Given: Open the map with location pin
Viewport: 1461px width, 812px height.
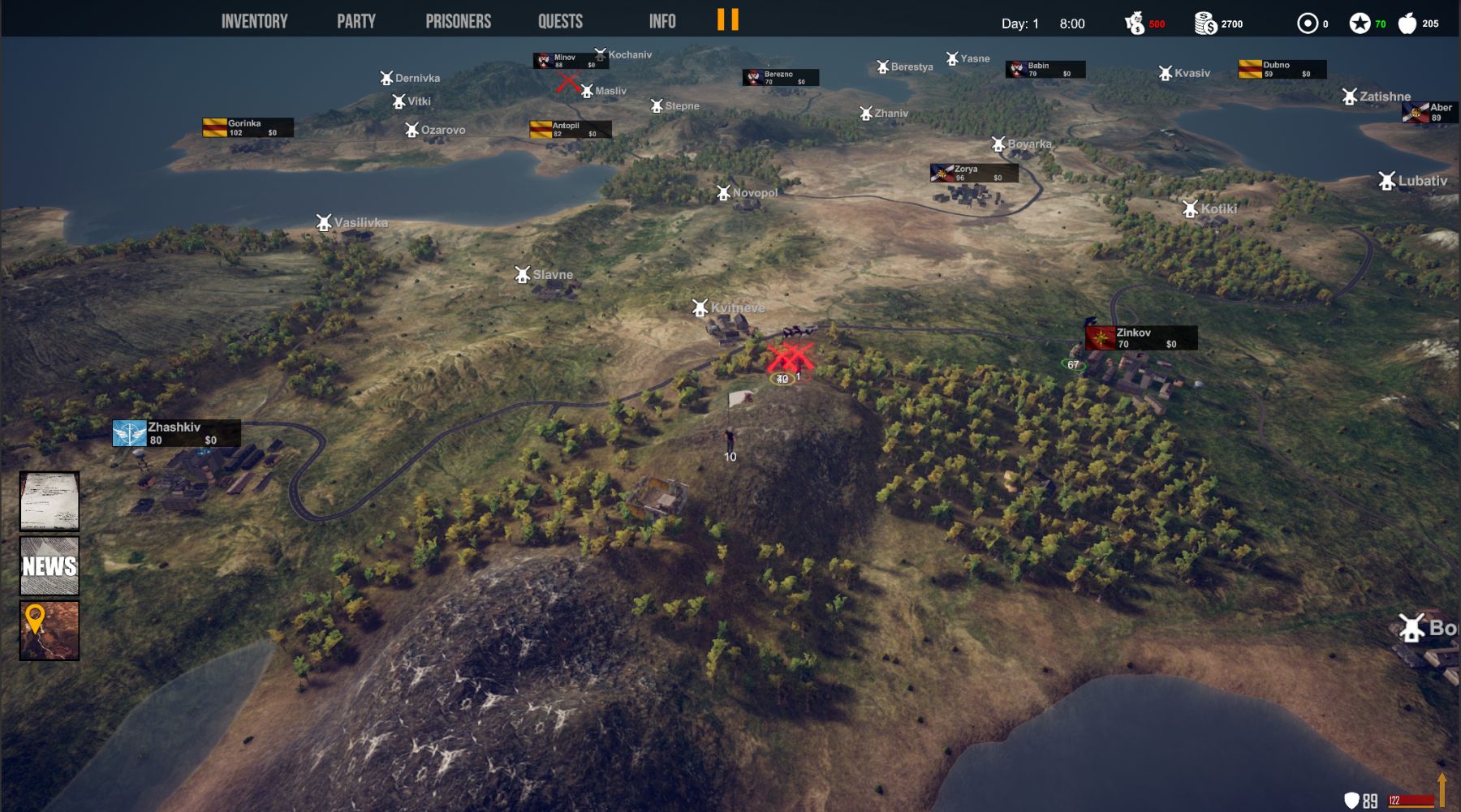Looking at the screenshot, I should (x=50, y=630).
